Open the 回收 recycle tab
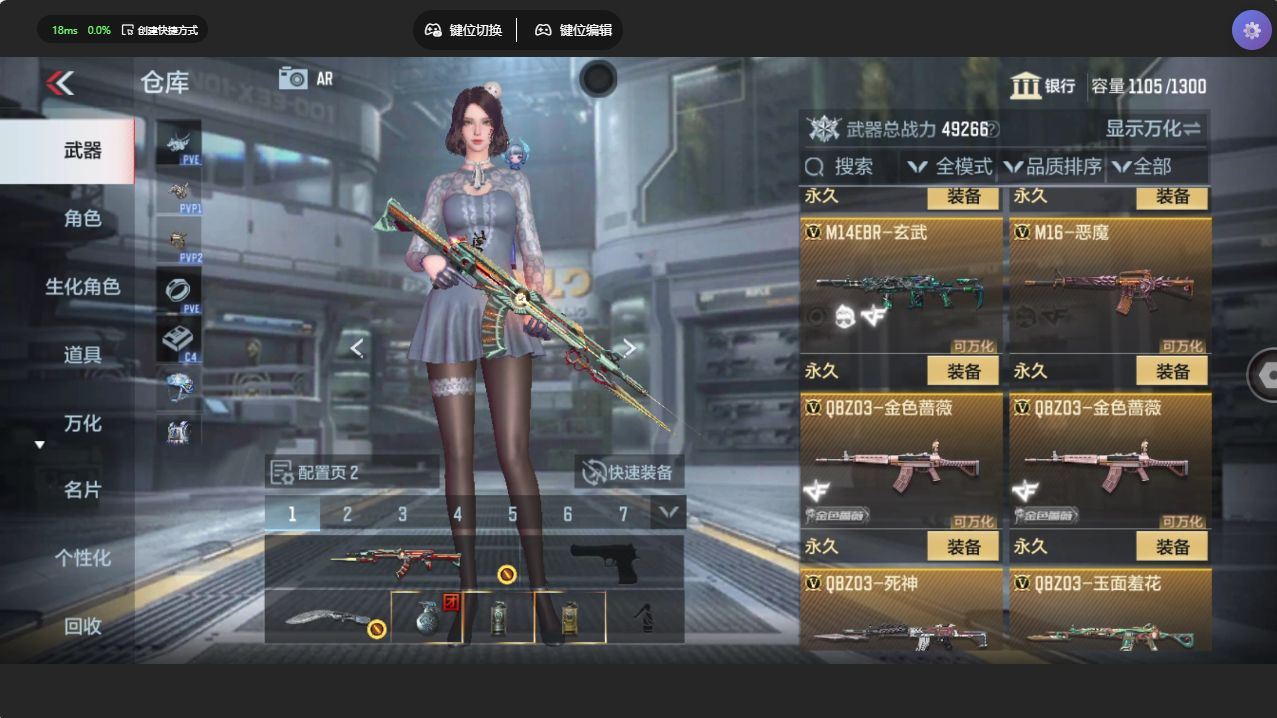Image resolution: width=1277 pixels, height=718 pixels. 82,626
